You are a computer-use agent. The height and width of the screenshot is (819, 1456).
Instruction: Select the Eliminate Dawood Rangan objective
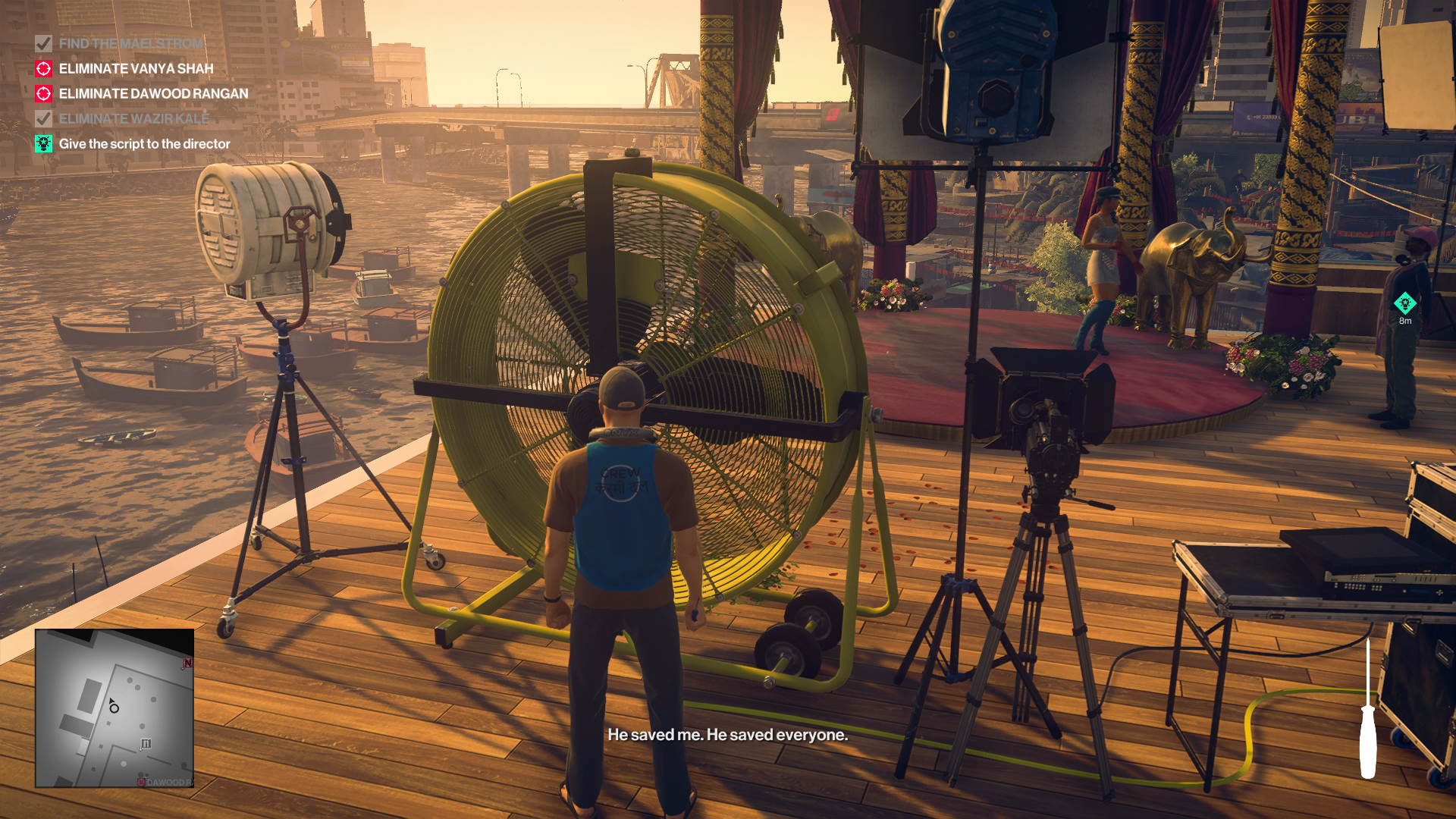(x=153, y=94)
